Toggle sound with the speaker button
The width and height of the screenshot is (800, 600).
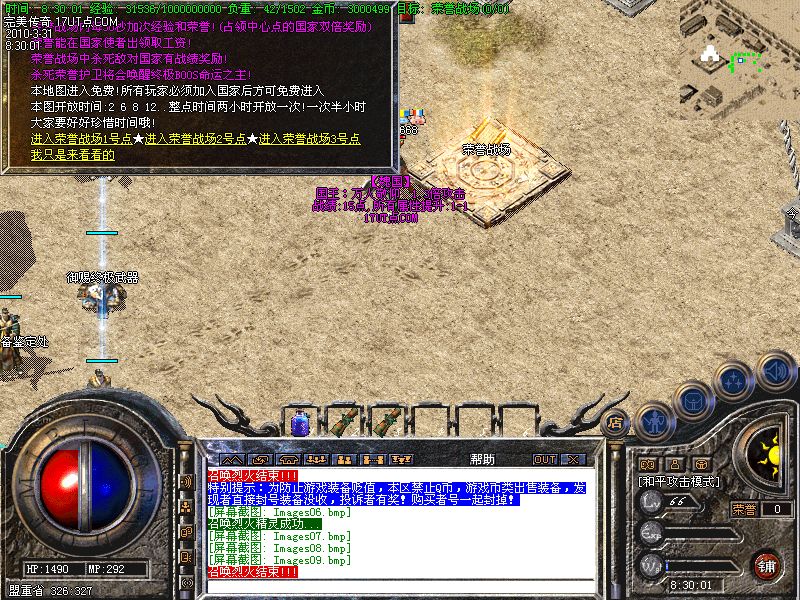pos(775,371)
